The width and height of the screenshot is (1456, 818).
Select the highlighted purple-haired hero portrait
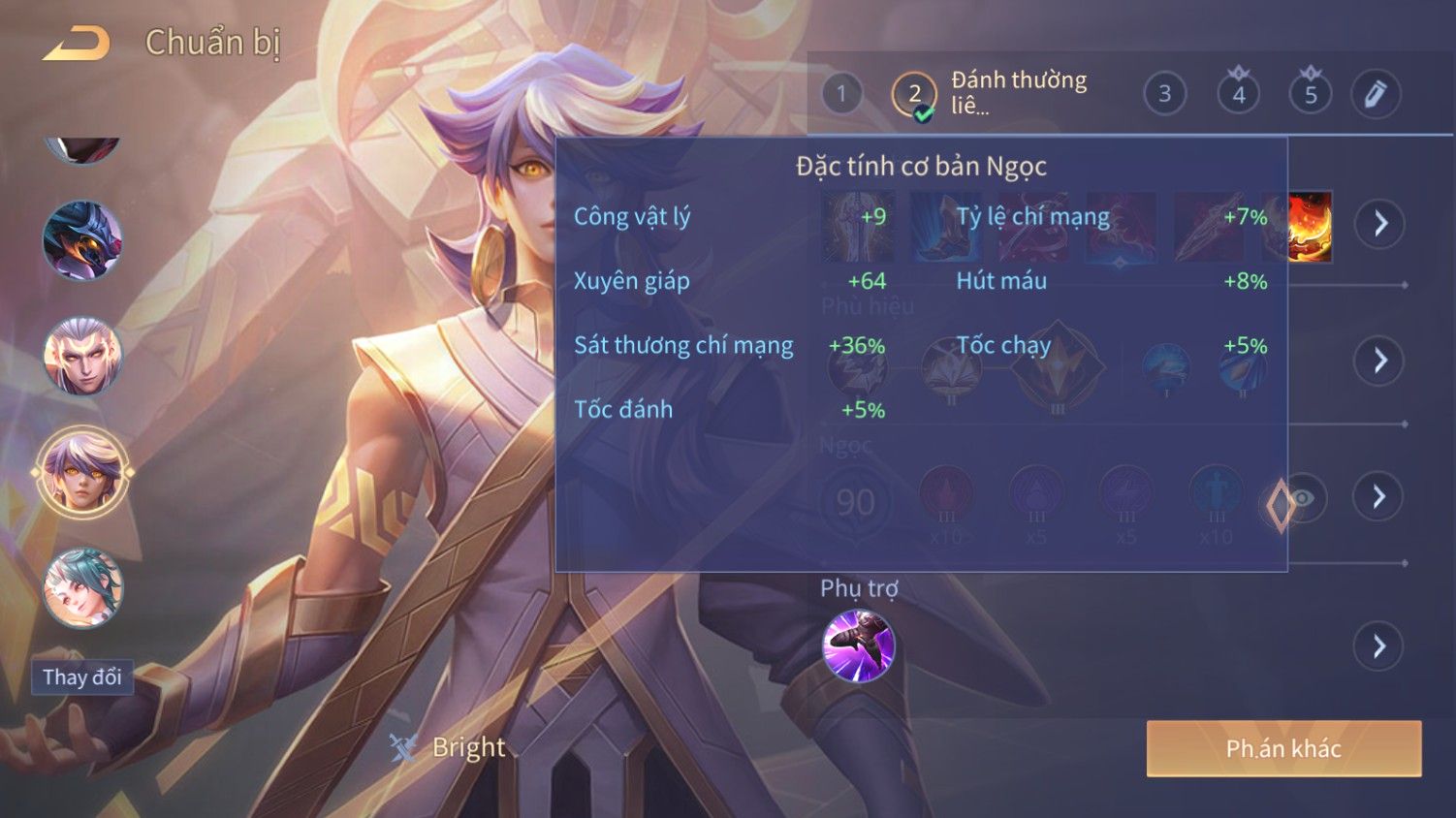point(82,473)
